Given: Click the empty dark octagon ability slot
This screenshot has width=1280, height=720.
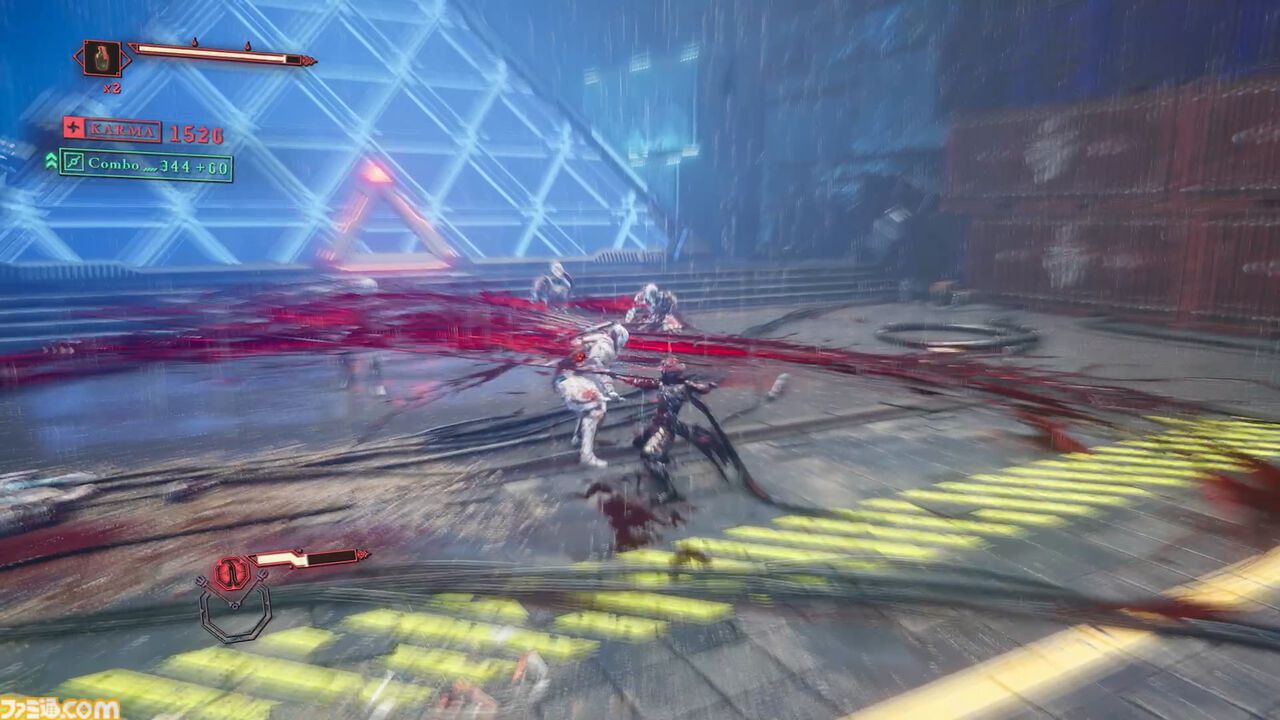Looking at the screenshot, I should click(x=234, y=612).
